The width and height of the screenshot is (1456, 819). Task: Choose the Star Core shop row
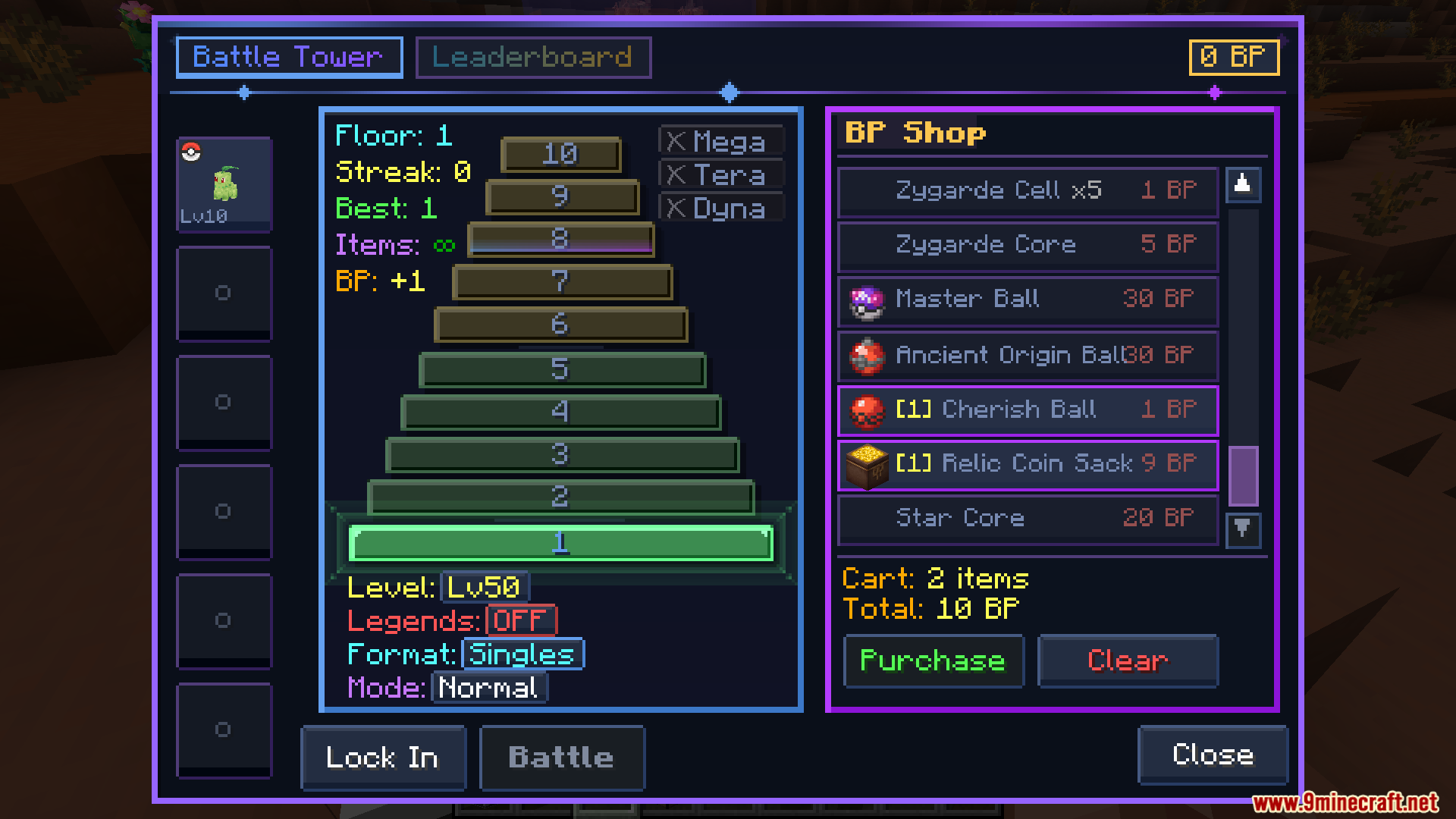[1028, 519]
